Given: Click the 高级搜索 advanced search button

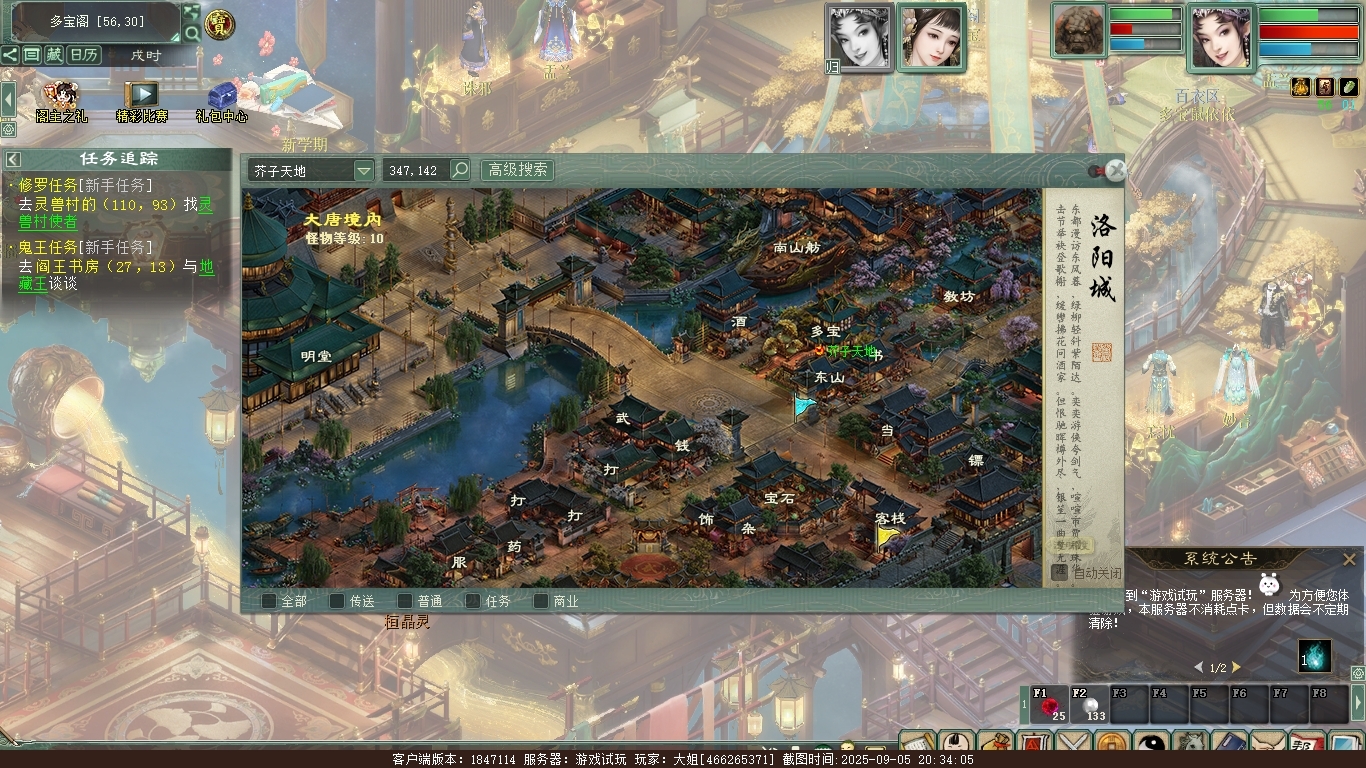Looking at the screenshot, I should tap(517, 170).
